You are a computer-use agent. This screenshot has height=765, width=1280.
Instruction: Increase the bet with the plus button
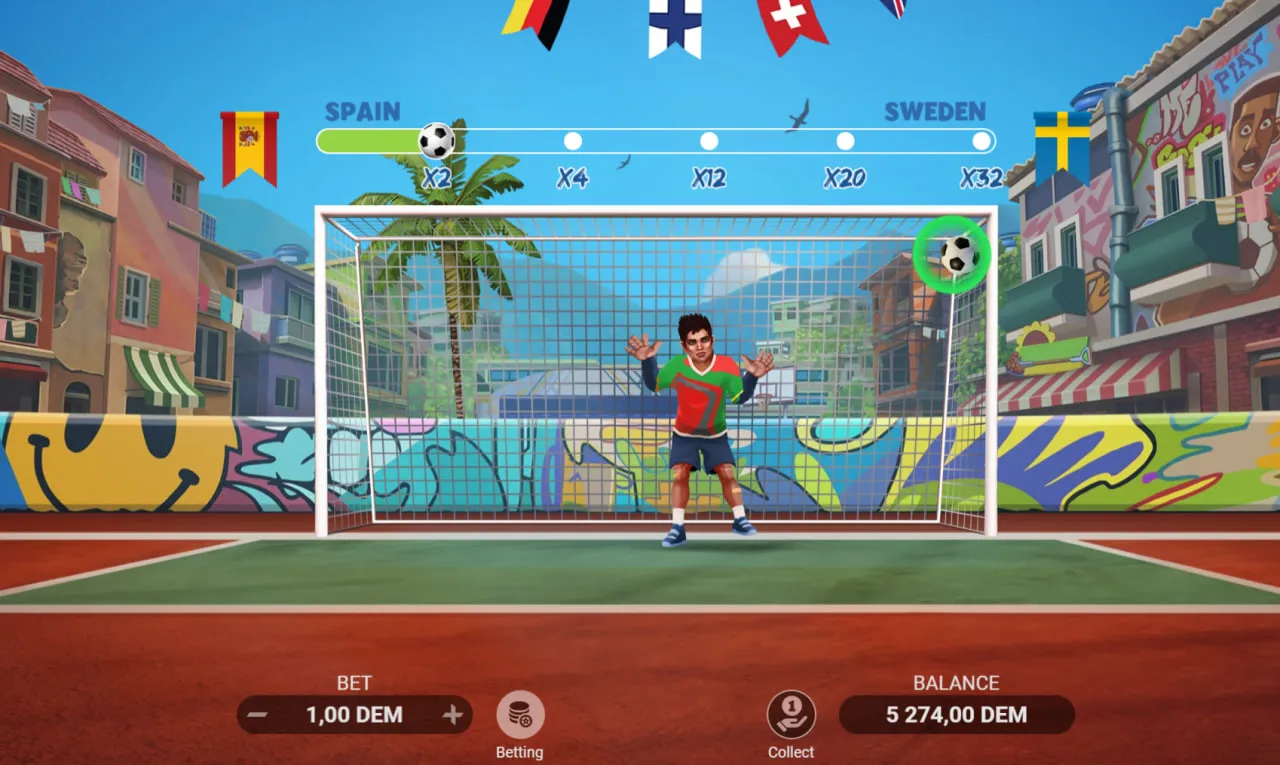coord(454,715)
